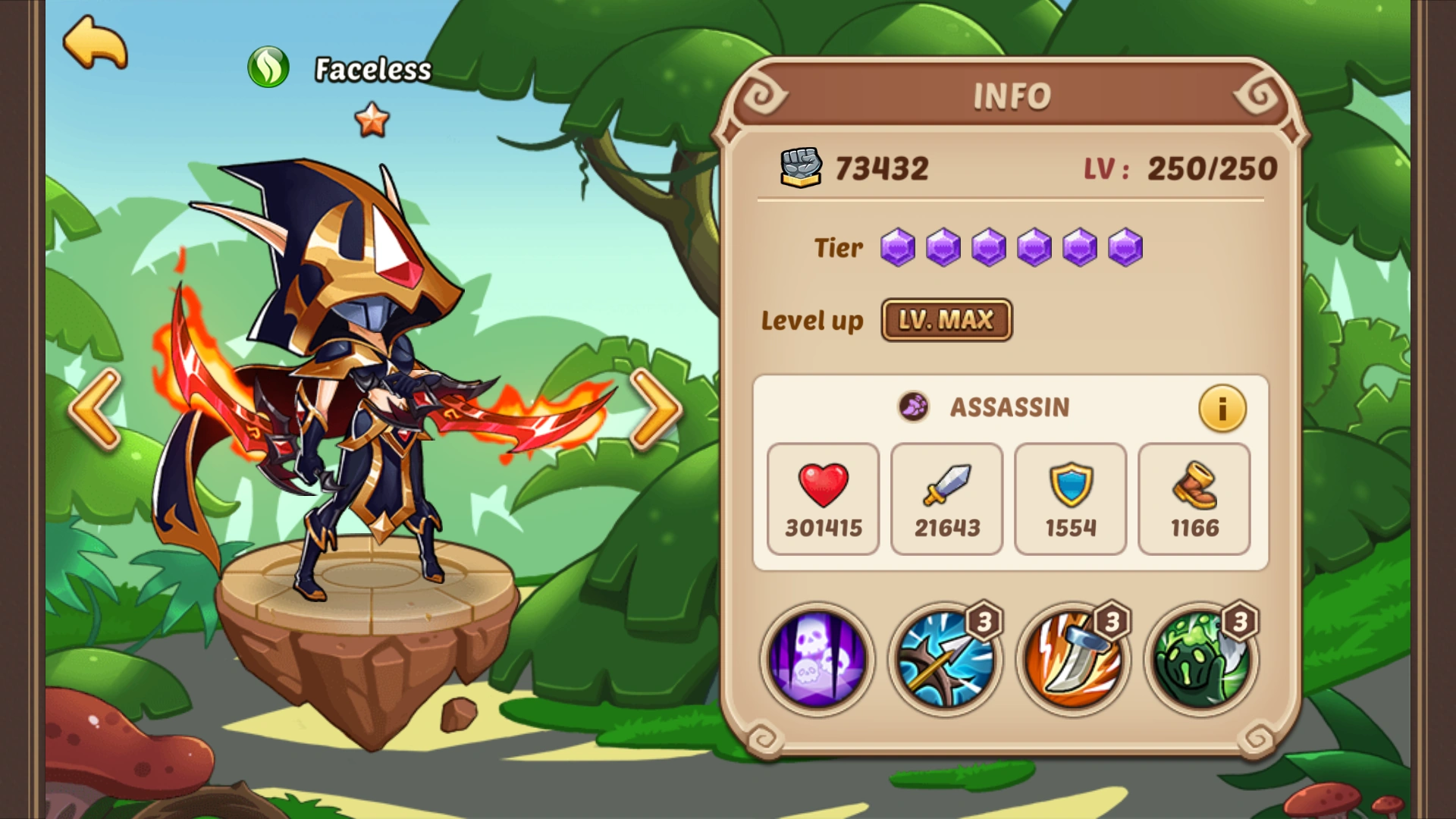
Task: Click the orange star under Faceless name
Action: click(371, 120)
